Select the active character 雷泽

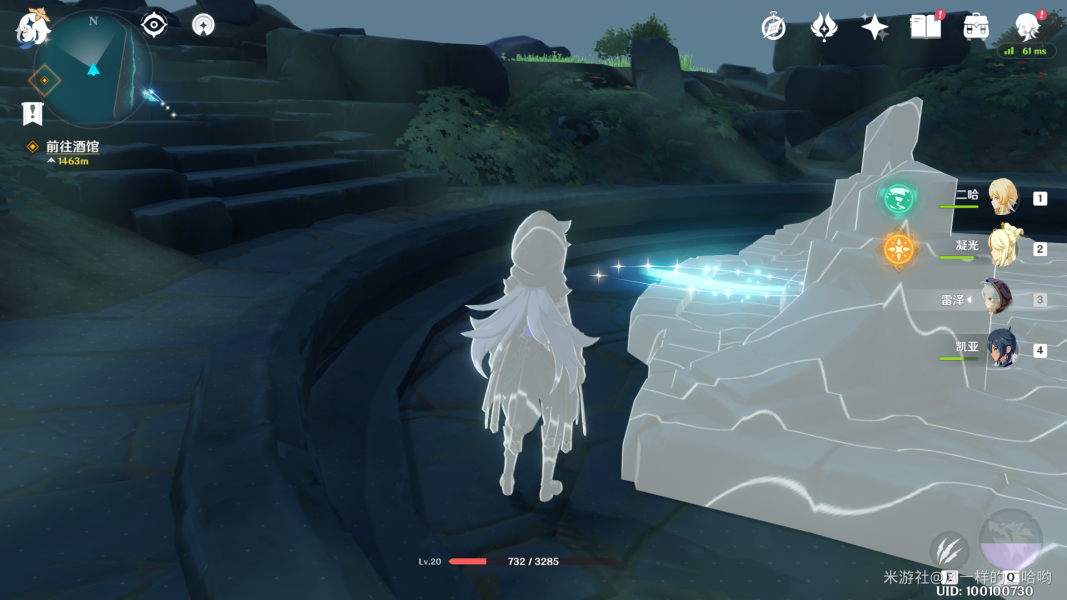[996, 298]
